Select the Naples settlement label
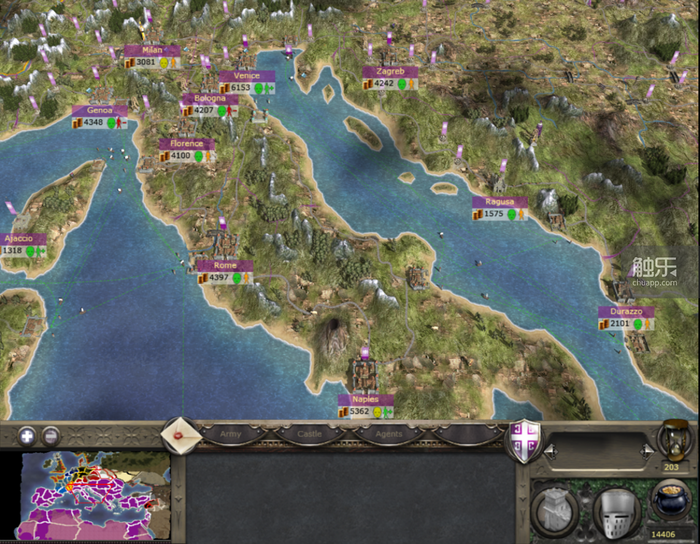This screenshot has width=700, height=544. click(x=365, y=399)
